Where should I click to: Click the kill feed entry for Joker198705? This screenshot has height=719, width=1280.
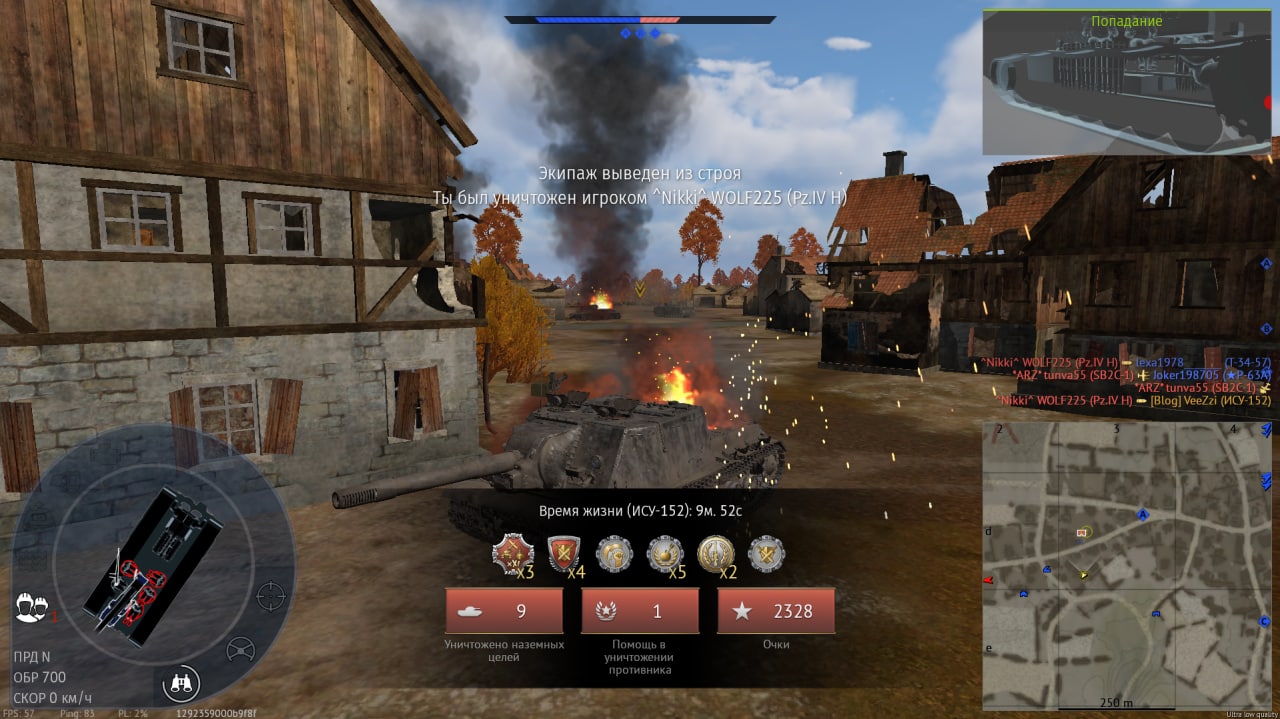1140,375
